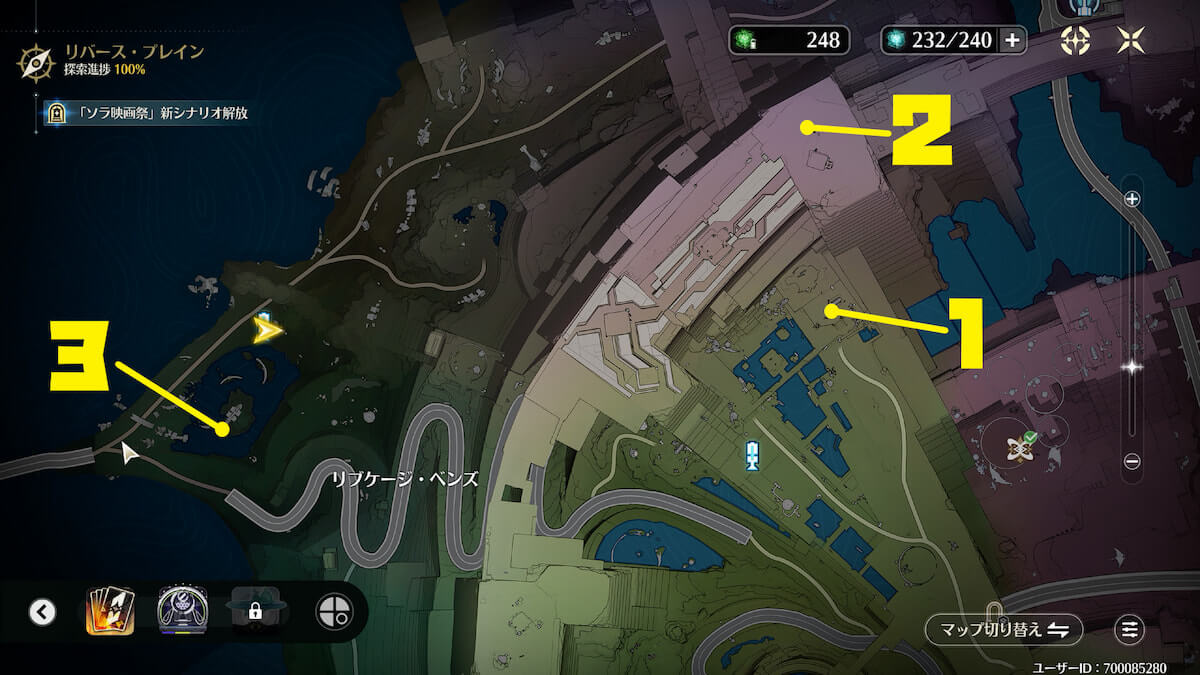Zoom in with the map plus button

tap(1132, 199)
